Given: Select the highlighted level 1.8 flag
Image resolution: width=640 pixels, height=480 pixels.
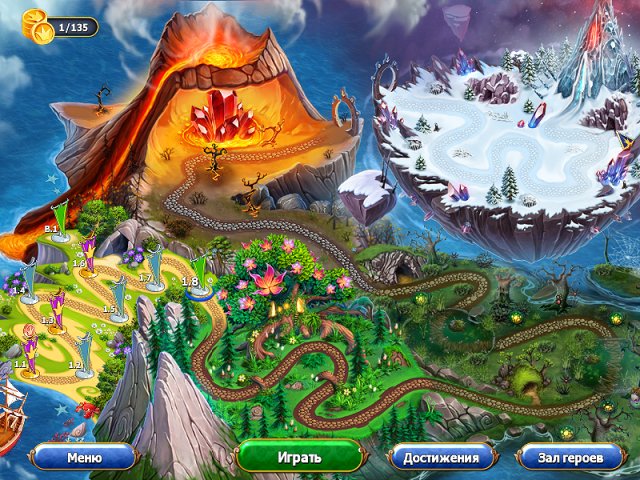Looking at the screenshot, I should [201, 274].
